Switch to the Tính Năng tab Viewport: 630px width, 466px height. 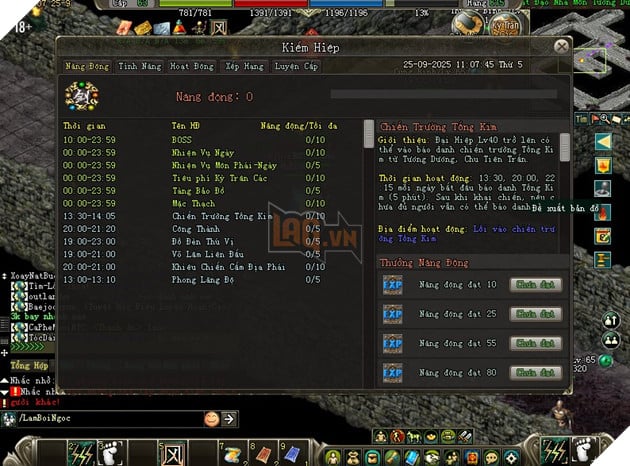click(140, 66)
